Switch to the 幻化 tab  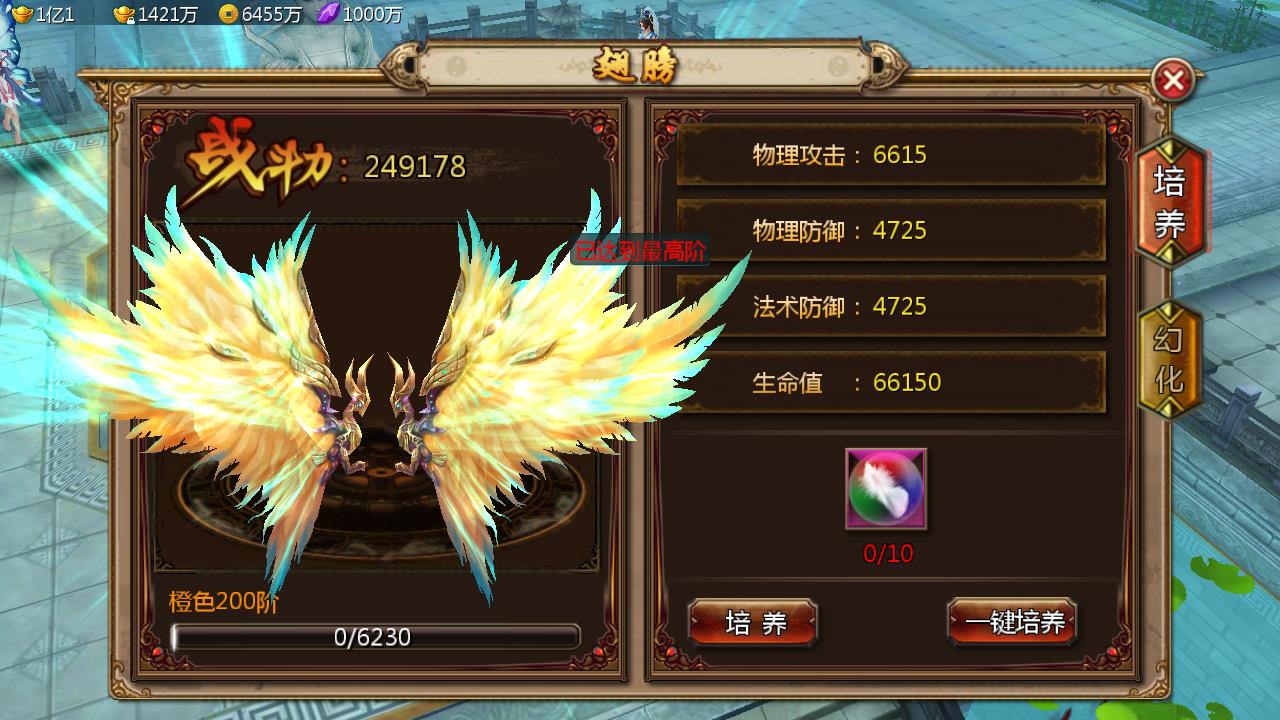(x=1169, y=355)
